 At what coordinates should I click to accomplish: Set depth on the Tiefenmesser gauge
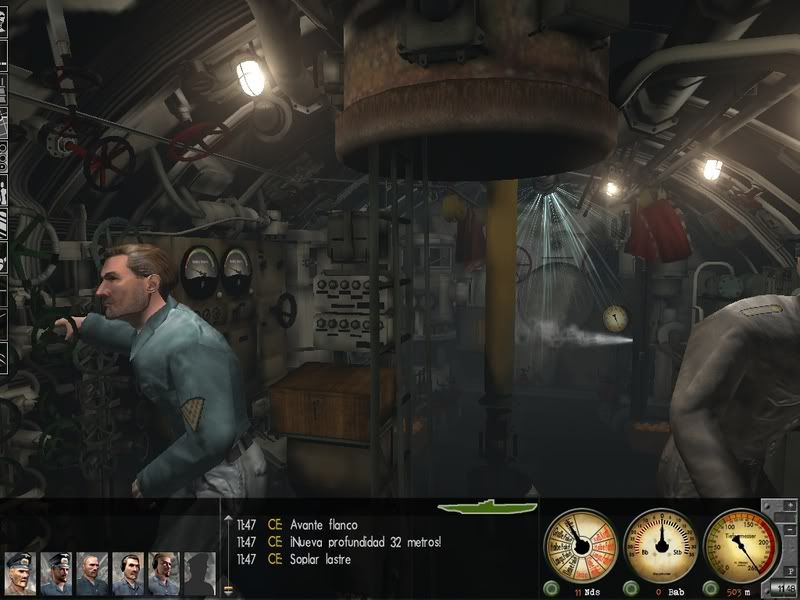[741, 544]
